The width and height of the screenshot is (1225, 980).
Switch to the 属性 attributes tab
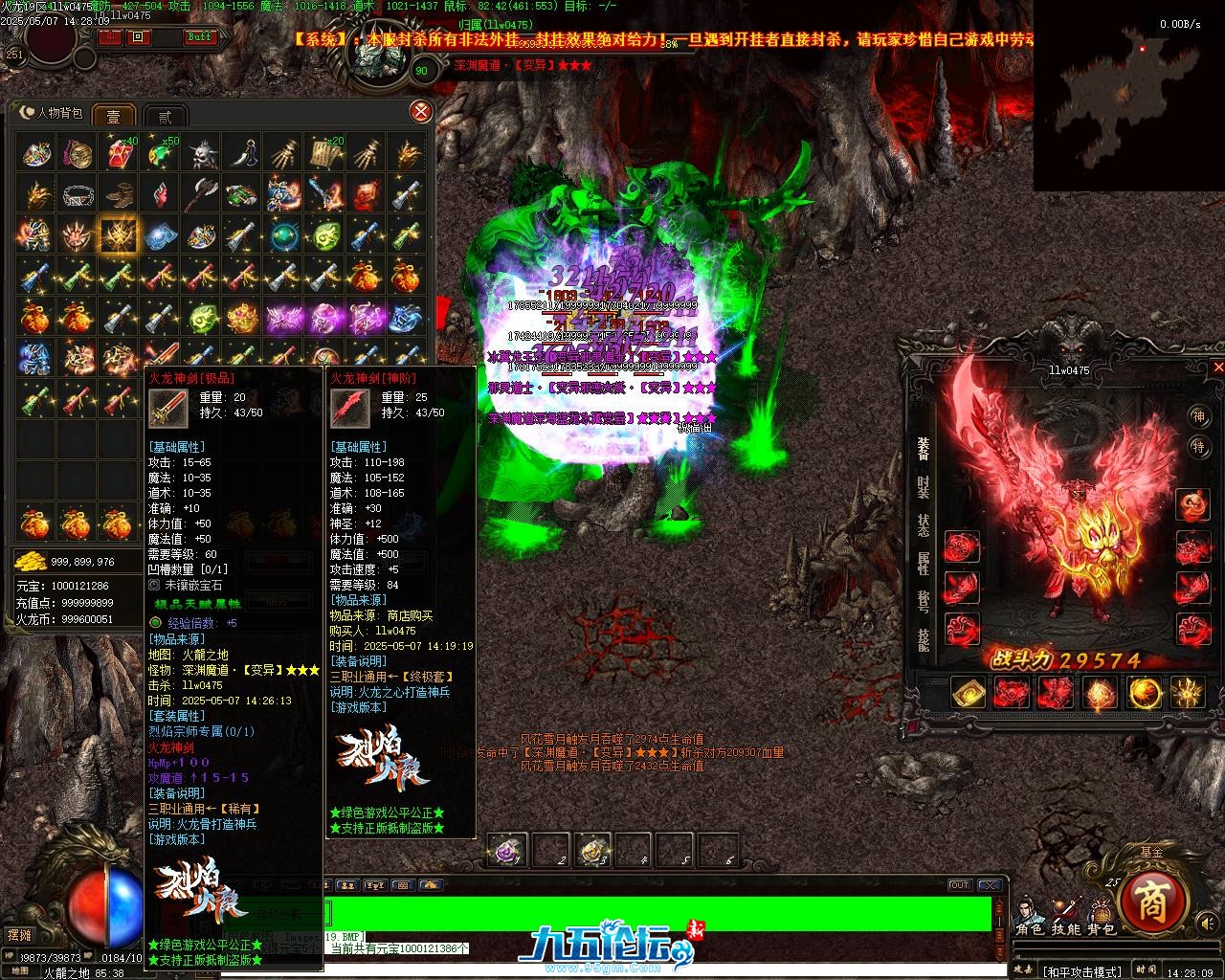pos(924,563)
